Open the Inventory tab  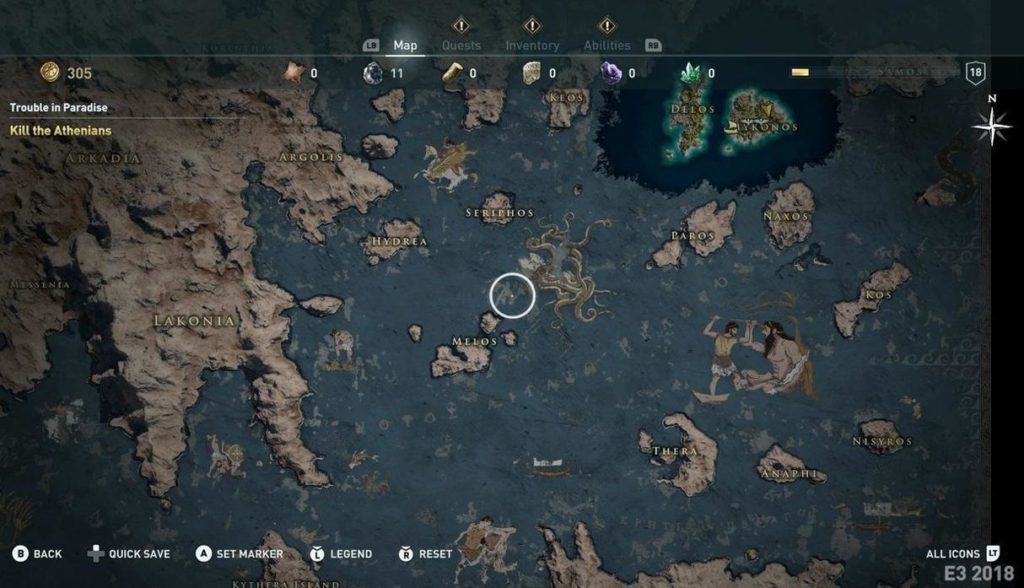point(532,45)
